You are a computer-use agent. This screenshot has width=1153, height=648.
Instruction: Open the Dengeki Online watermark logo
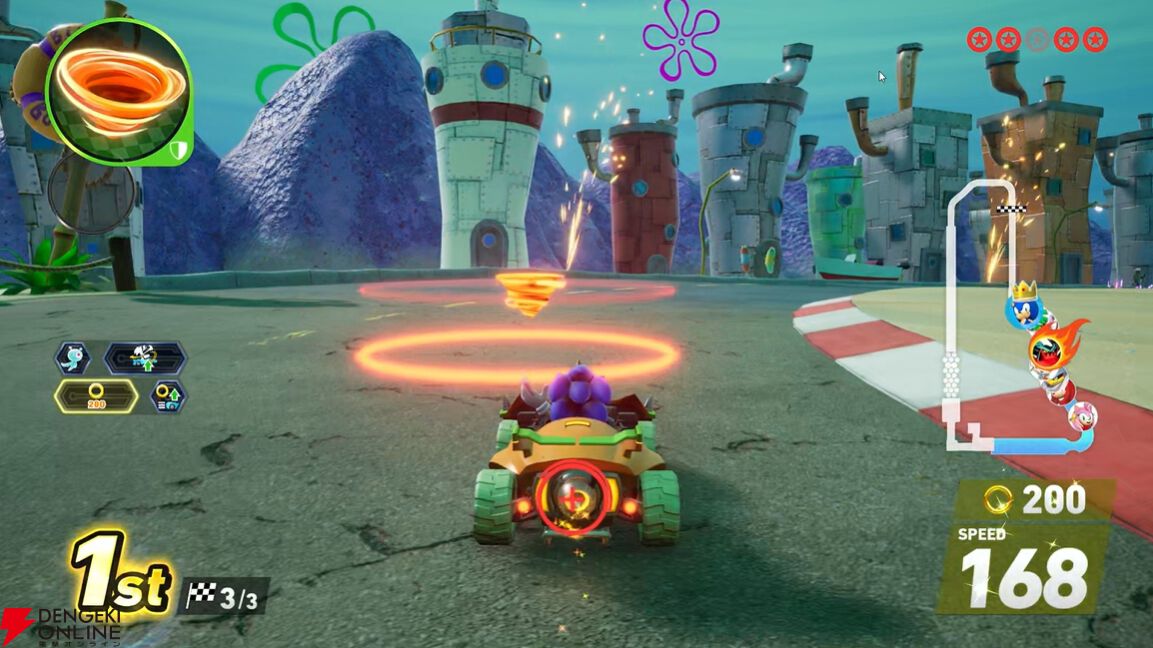pos(62,623)
